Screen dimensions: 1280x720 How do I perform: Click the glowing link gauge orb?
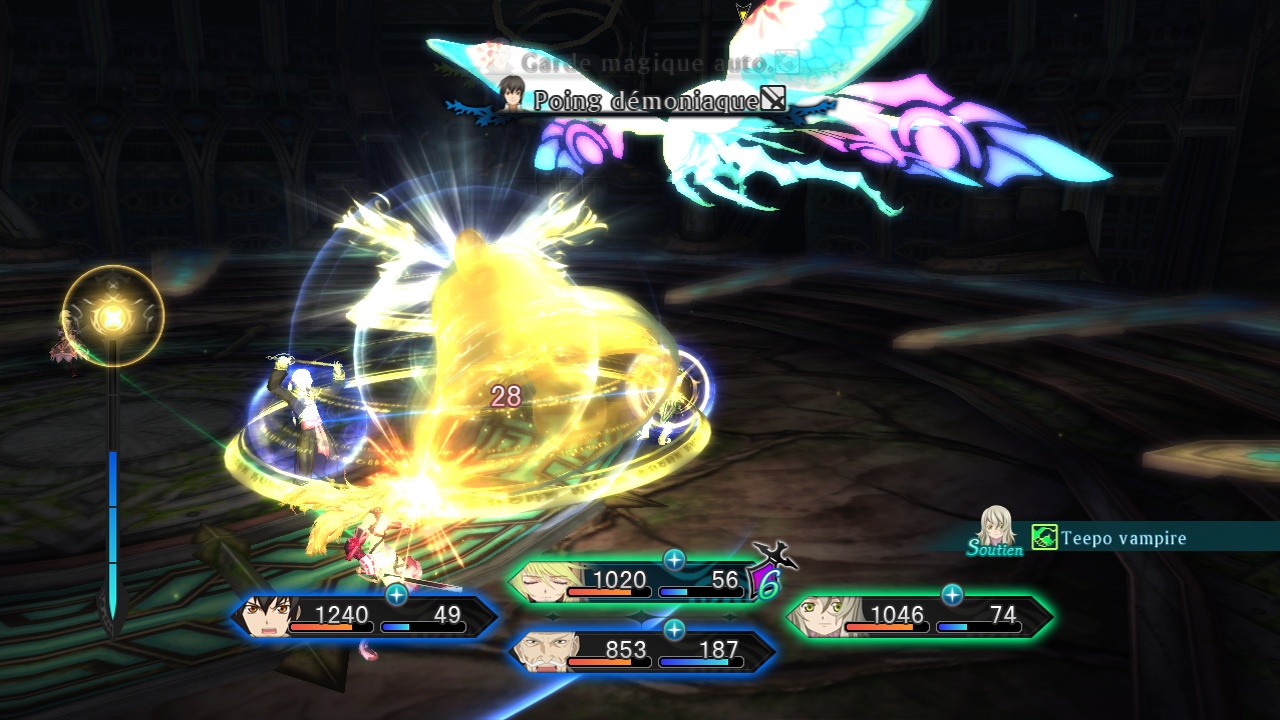pyautogui.click(x=113, y=316)
